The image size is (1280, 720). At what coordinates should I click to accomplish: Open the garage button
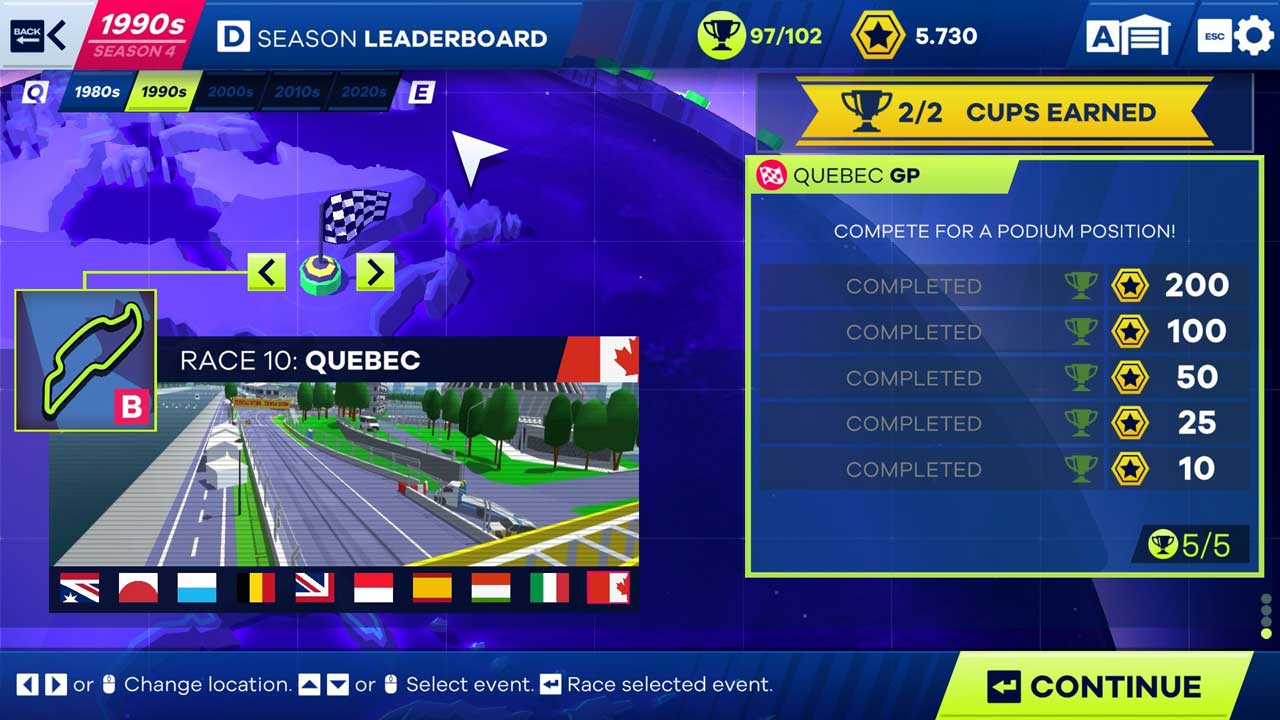click(x=1129, y=37)
